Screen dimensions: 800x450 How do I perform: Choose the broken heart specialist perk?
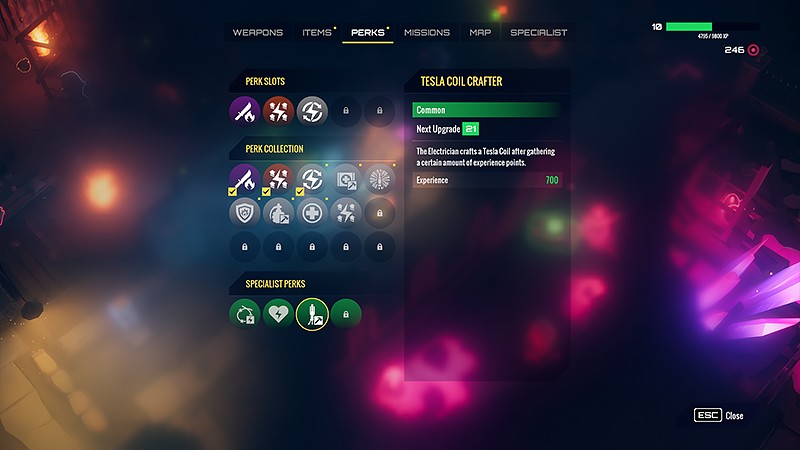pyautogui.click(x=279, y=314)
